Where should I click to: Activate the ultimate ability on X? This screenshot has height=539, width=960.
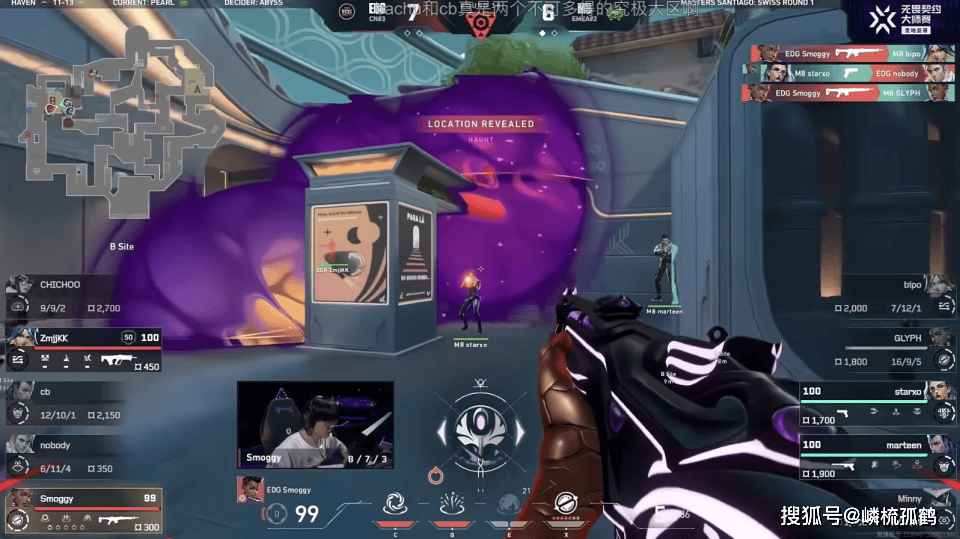click(x=565, y=507)
